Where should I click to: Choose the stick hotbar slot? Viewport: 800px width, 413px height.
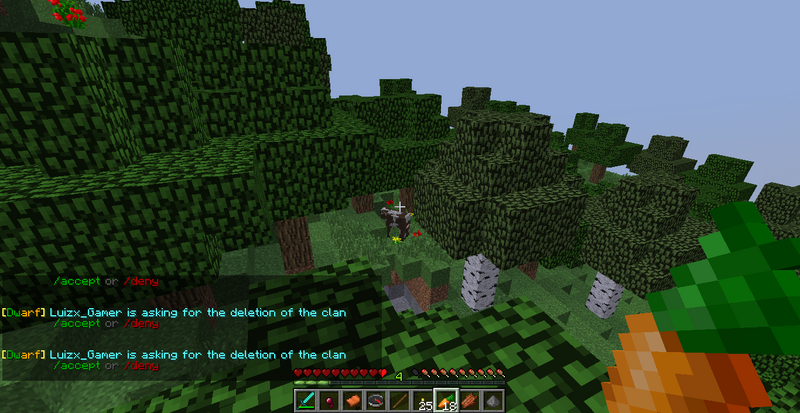(x=400, y=401)
